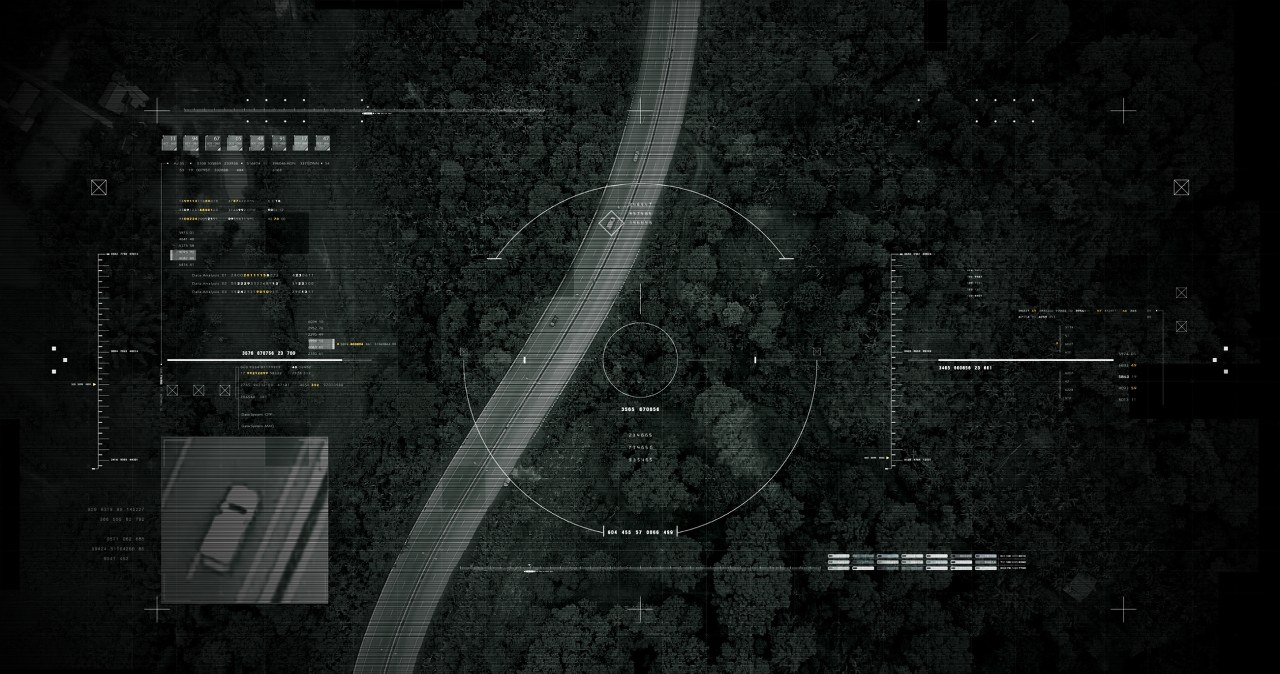Open the vehicle close-up camera thumbnail

coord(245,520)
